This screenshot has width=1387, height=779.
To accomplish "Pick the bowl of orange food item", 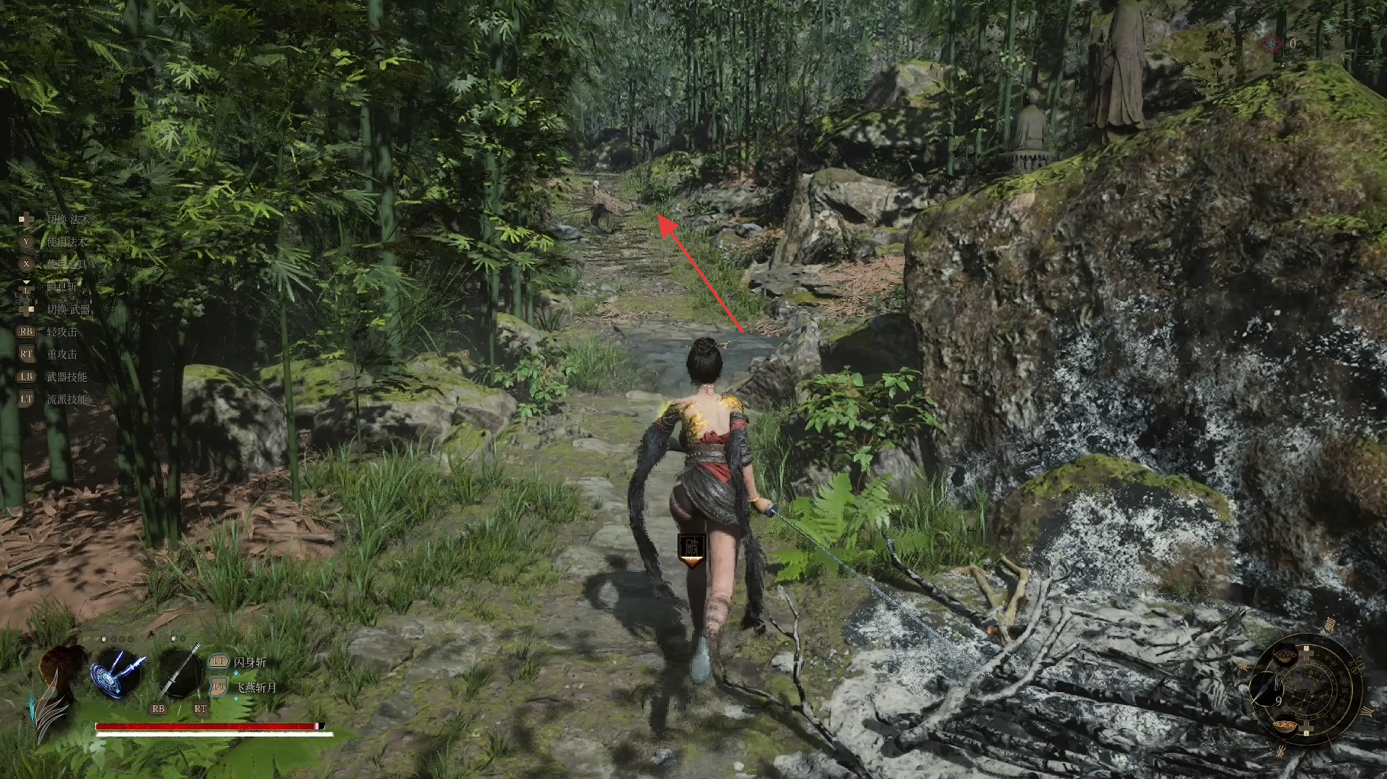I will (x=1285, y=726).
